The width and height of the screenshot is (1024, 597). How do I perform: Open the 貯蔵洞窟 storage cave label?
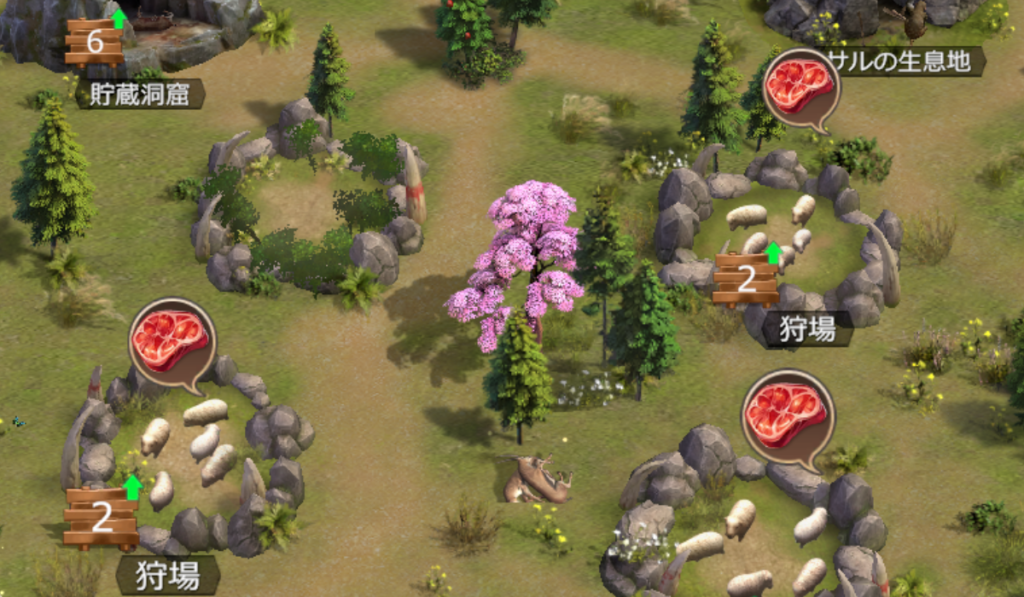(x=139, y=94)
